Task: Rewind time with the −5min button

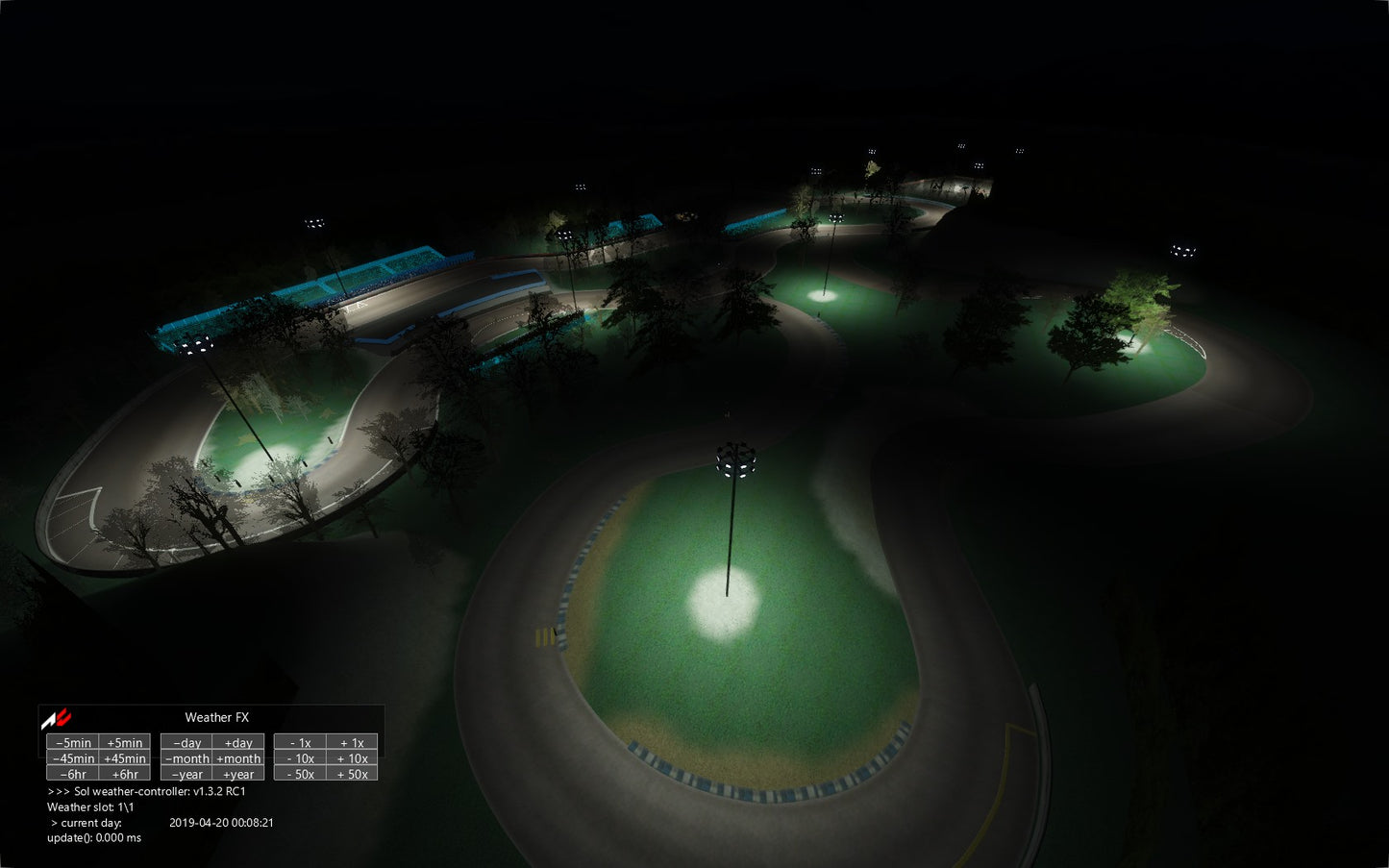Action: [x=73, y=742]
